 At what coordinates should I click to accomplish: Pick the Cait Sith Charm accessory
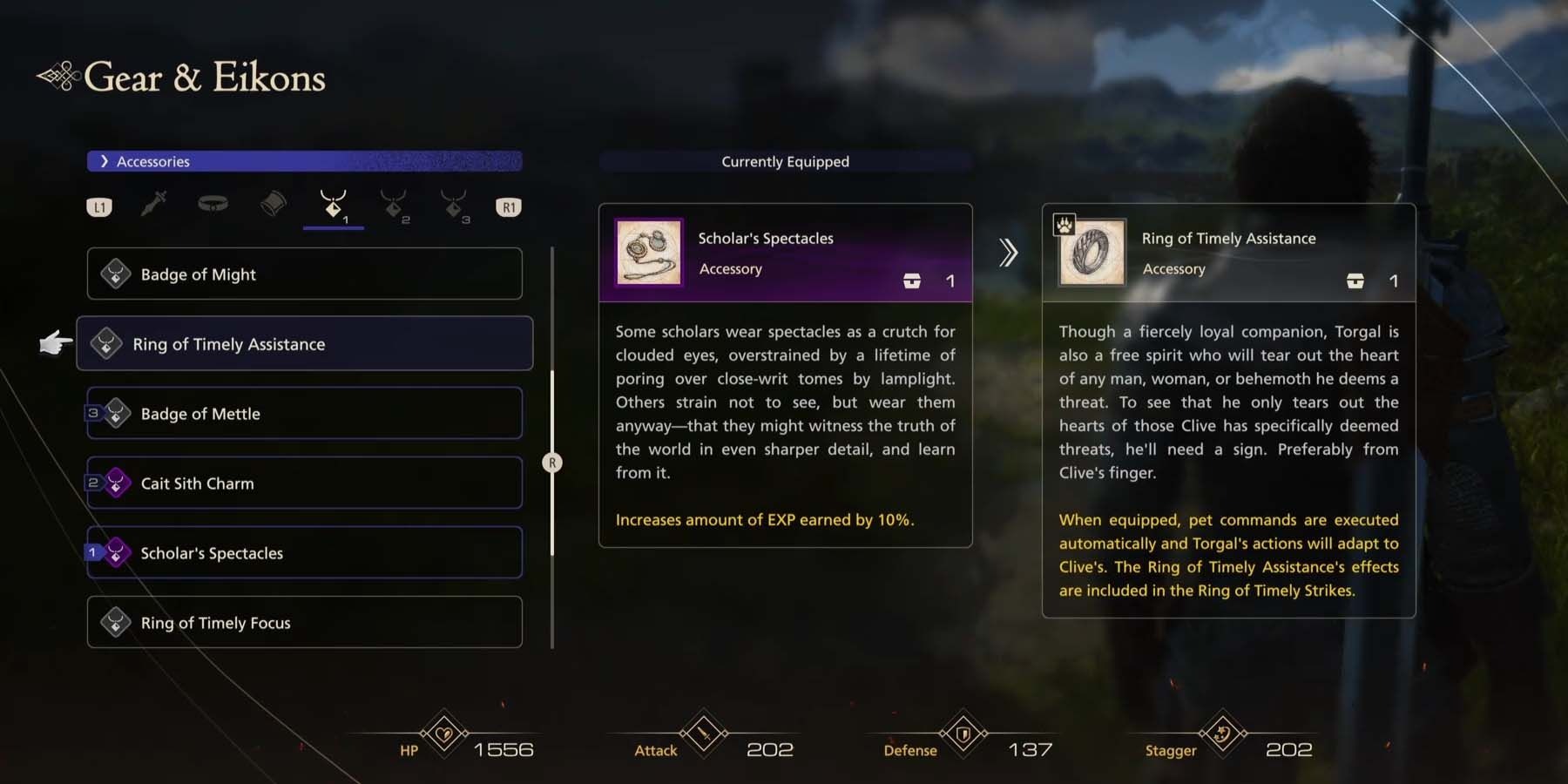coord(304,483)
